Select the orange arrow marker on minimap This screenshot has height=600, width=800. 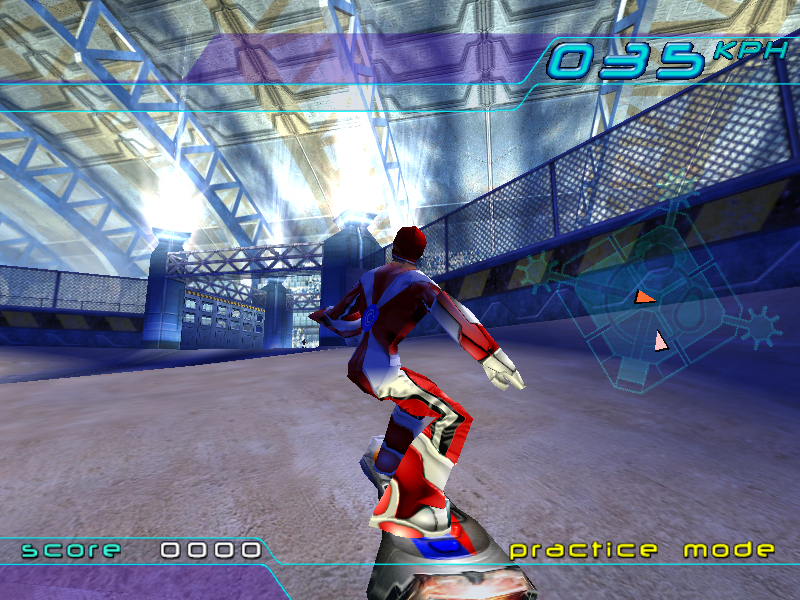point(645,297)
